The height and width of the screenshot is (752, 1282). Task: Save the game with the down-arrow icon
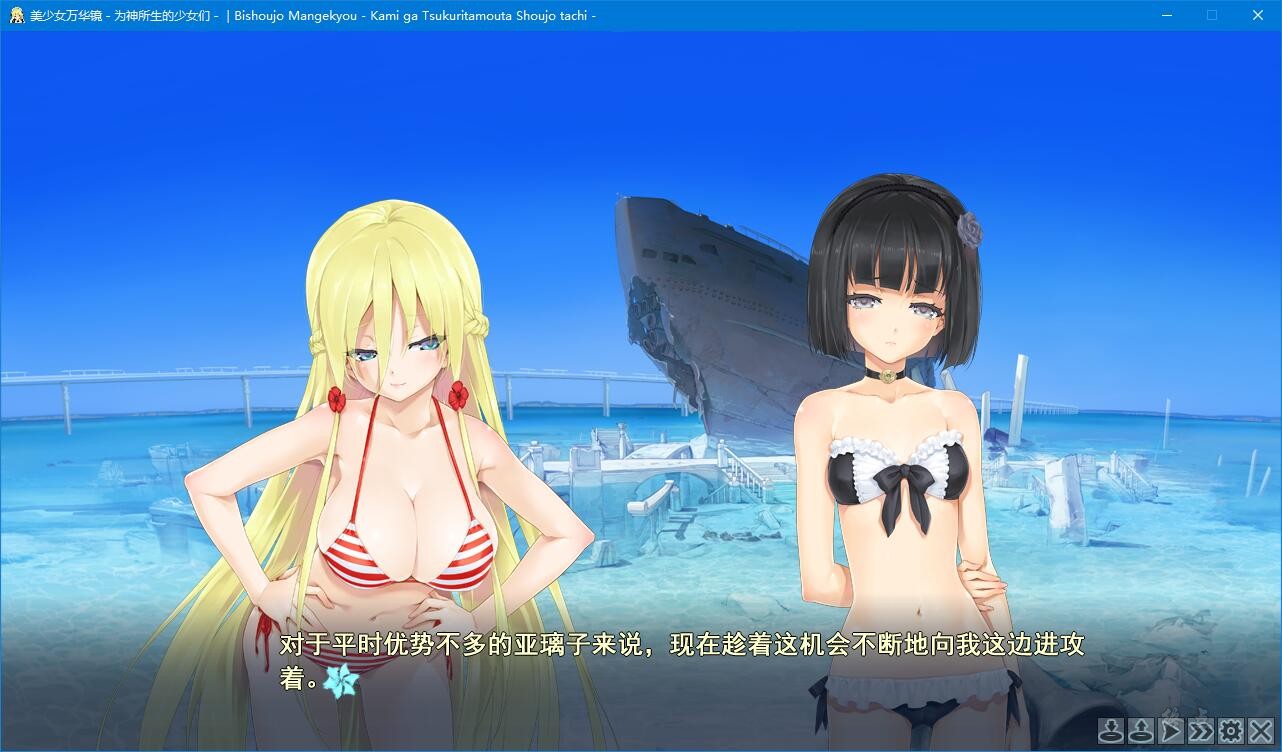point(1110,731)
